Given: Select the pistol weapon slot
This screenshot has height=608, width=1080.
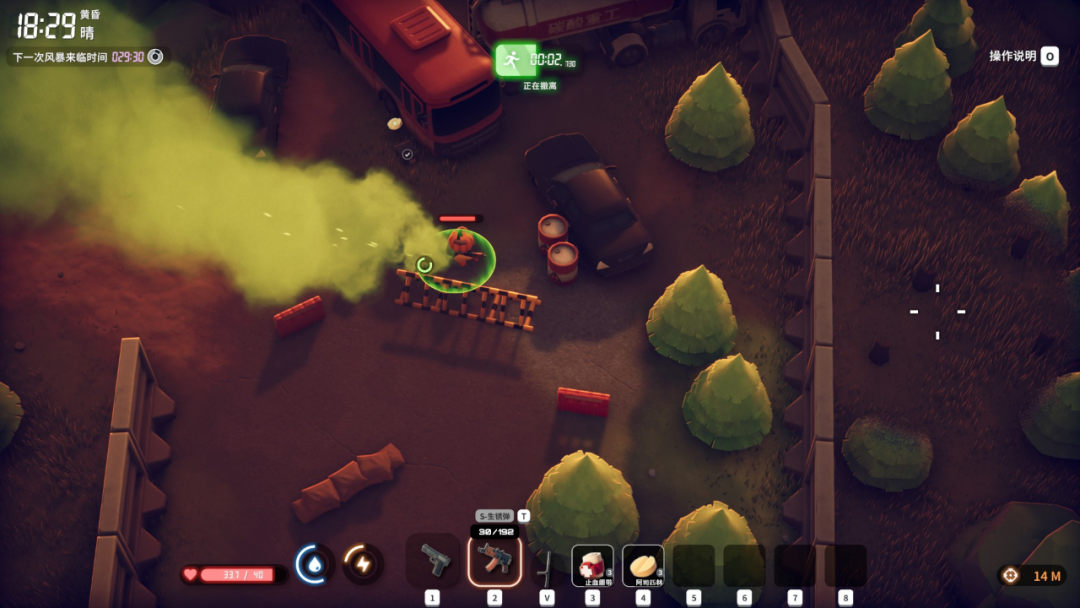Looking at the screenshot, I should (433, 561).
